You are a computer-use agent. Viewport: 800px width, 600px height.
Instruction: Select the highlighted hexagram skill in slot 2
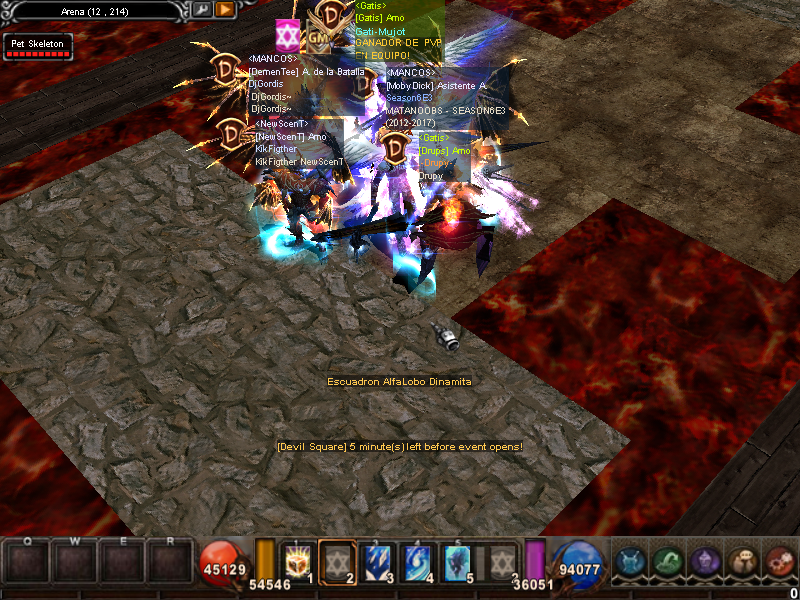(337, 561)
